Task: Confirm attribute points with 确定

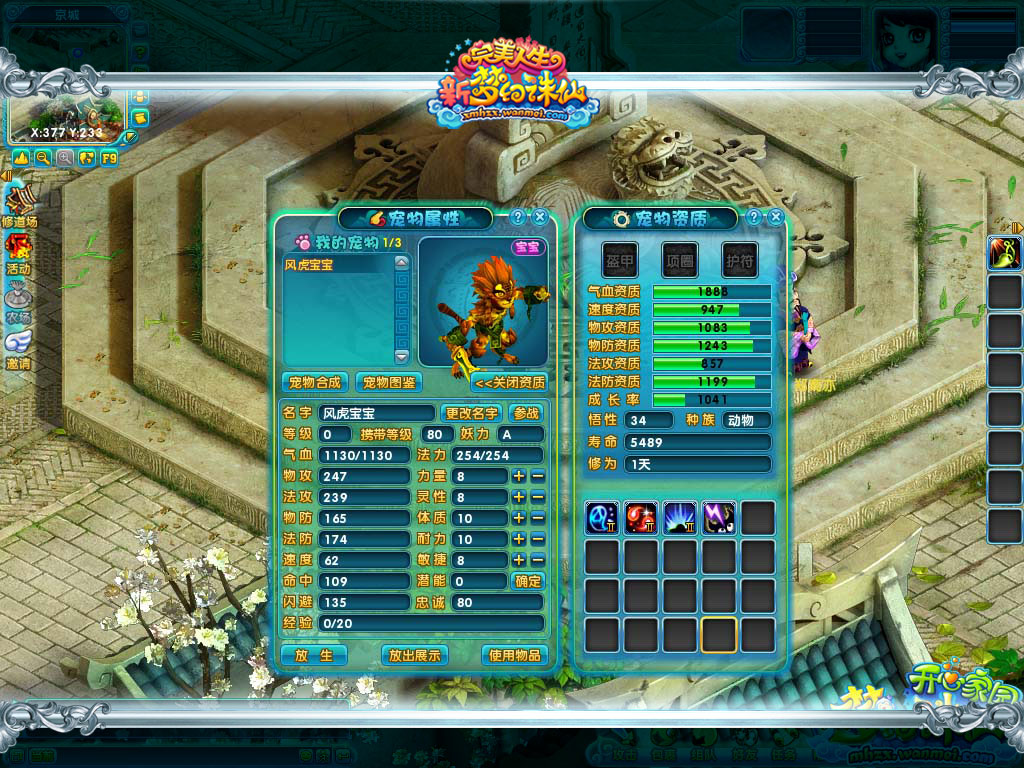Action: [527, 581]
